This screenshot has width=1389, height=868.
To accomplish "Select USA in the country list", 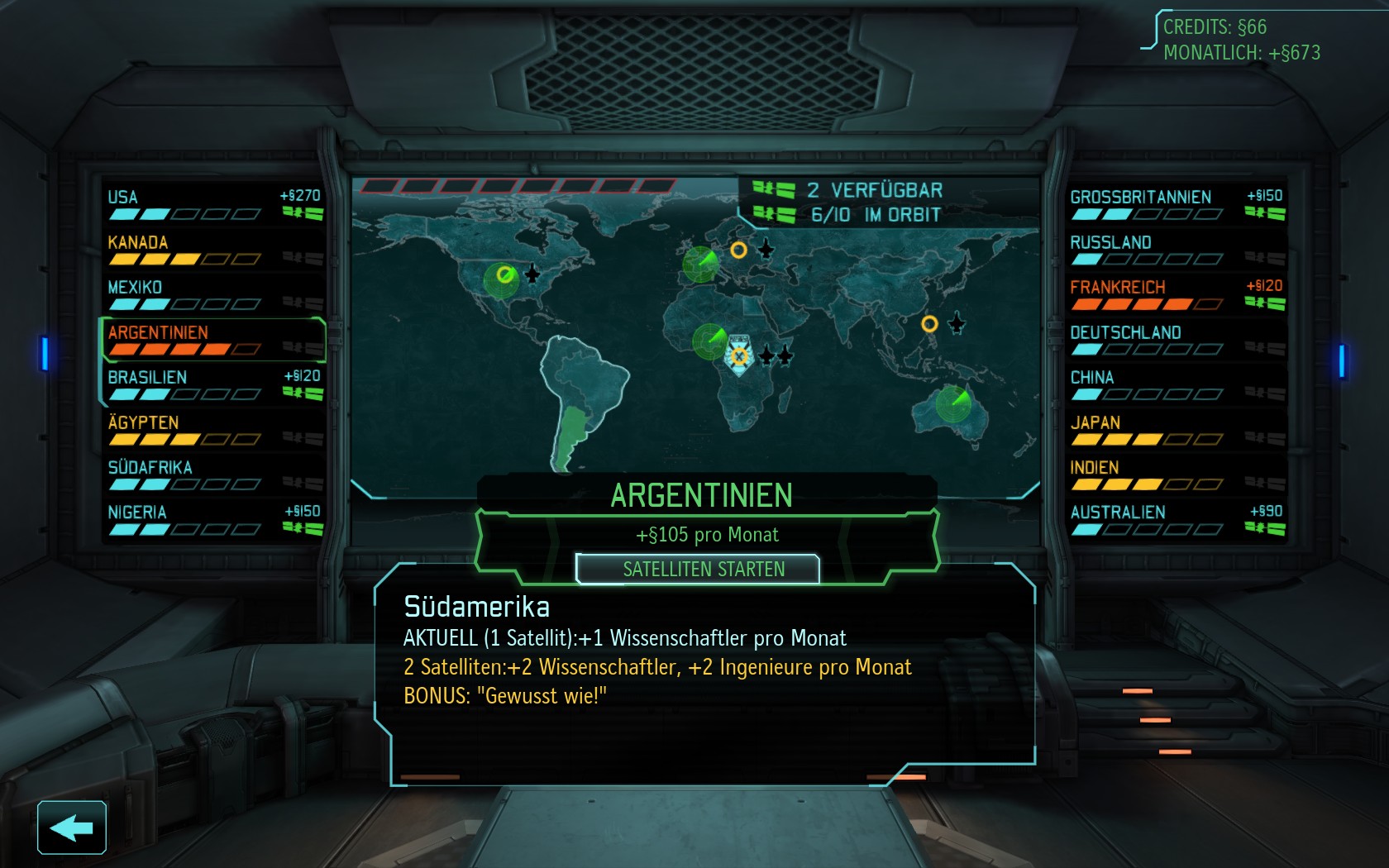I will click(x=212, y=204).
